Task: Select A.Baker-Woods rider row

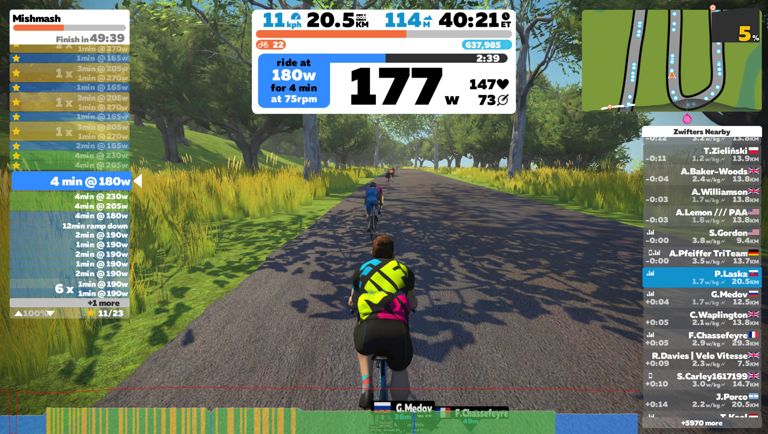Action: pos(701,175)
